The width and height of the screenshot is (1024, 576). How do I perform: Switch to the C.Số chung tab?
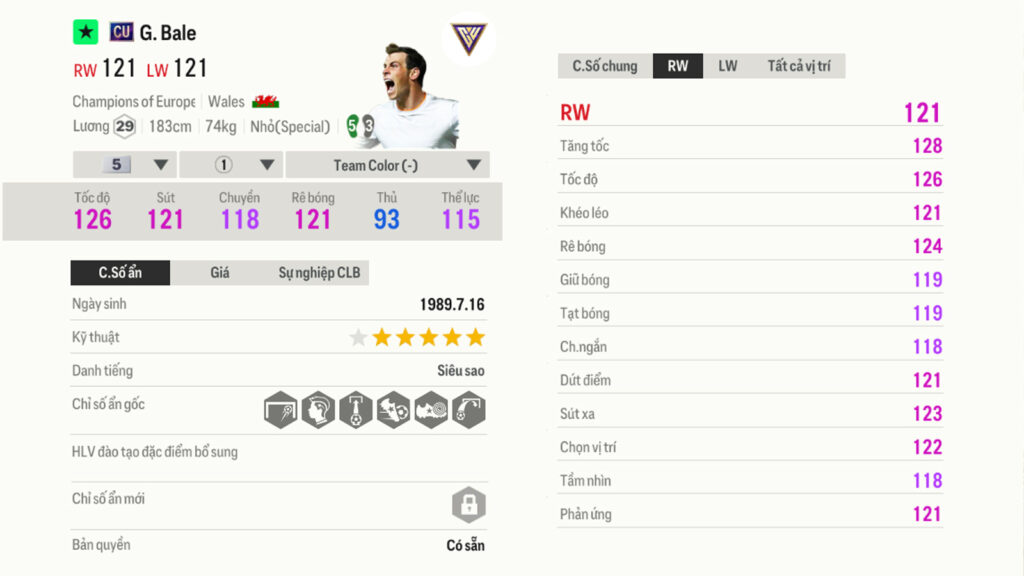pyautogui.click(x=604, y=66)
